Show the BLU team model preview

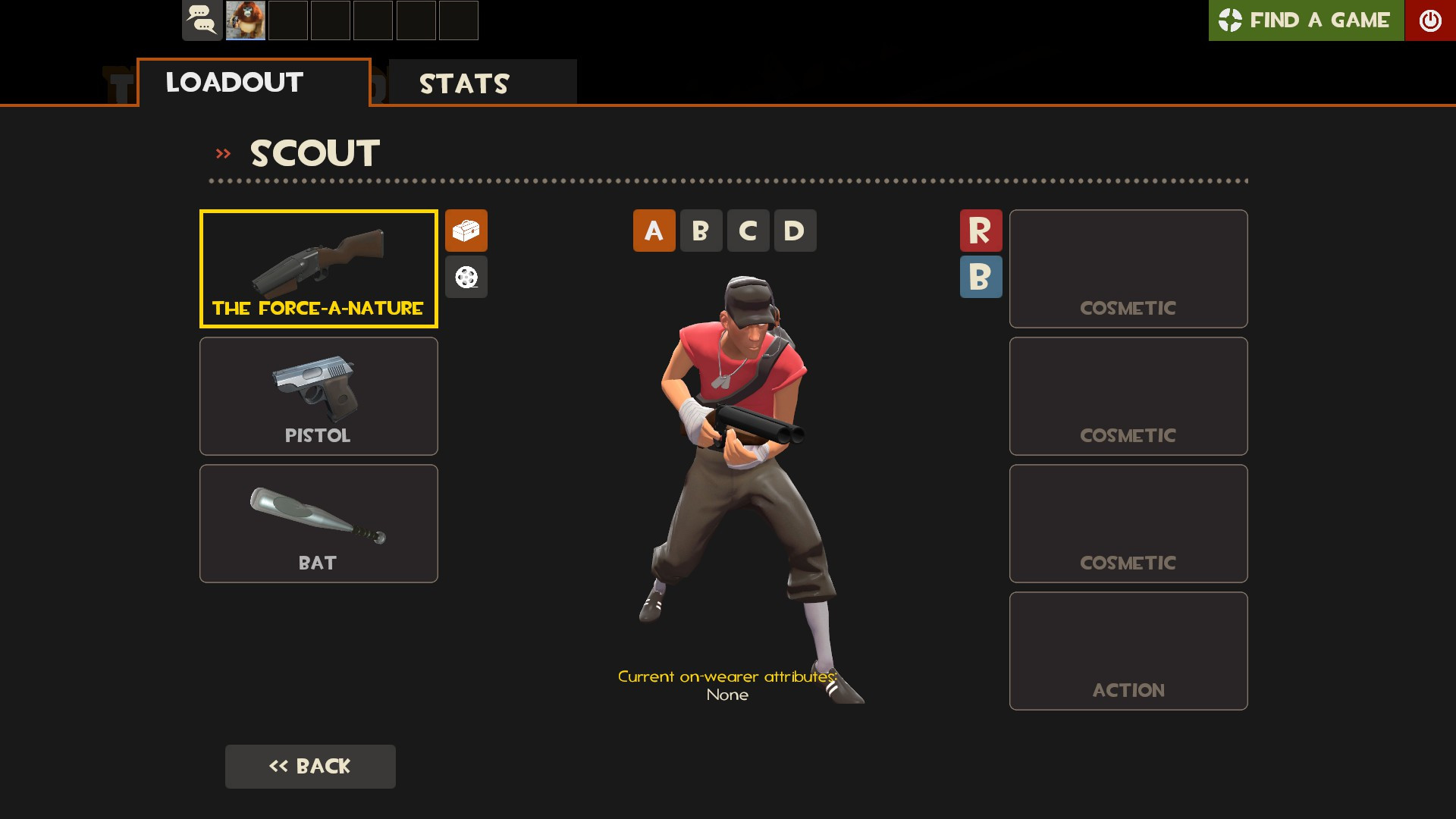click(x=981, y=277)
